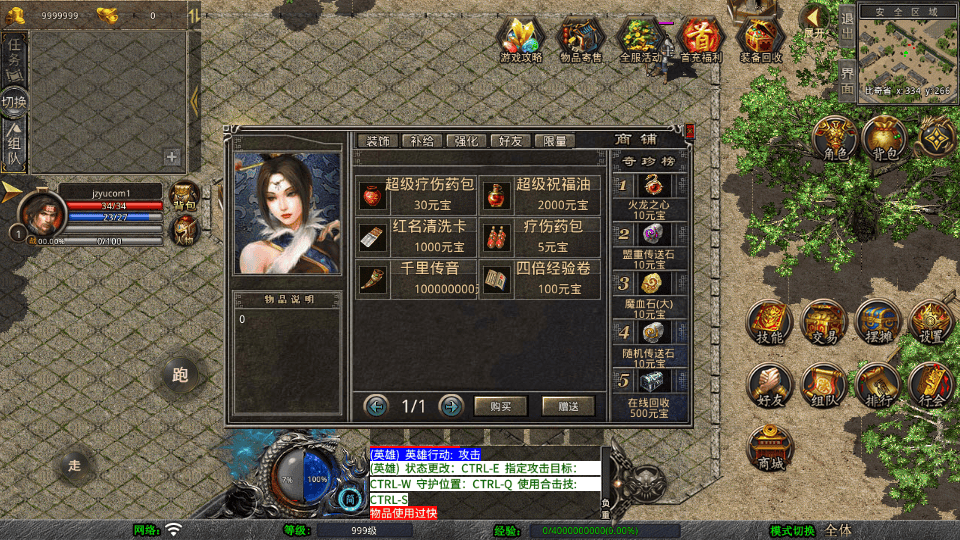This screenshot has height=540, width=960.
Task: Close the shop window
Action: coord(690,129)
